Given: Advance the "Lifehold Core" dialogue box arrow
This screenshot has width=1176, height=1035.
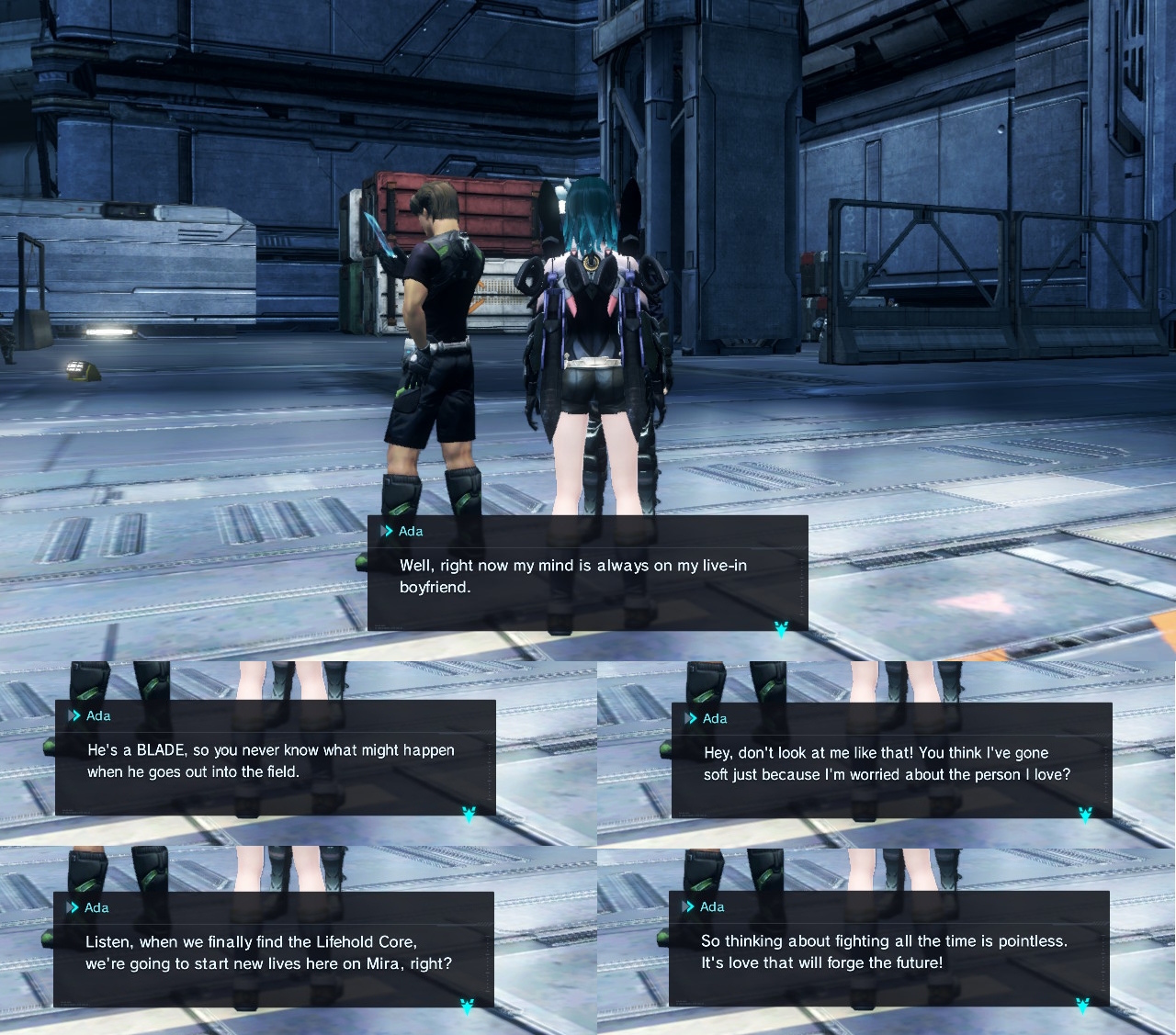Looking at the screenshot, I should tap(467, 1007).
